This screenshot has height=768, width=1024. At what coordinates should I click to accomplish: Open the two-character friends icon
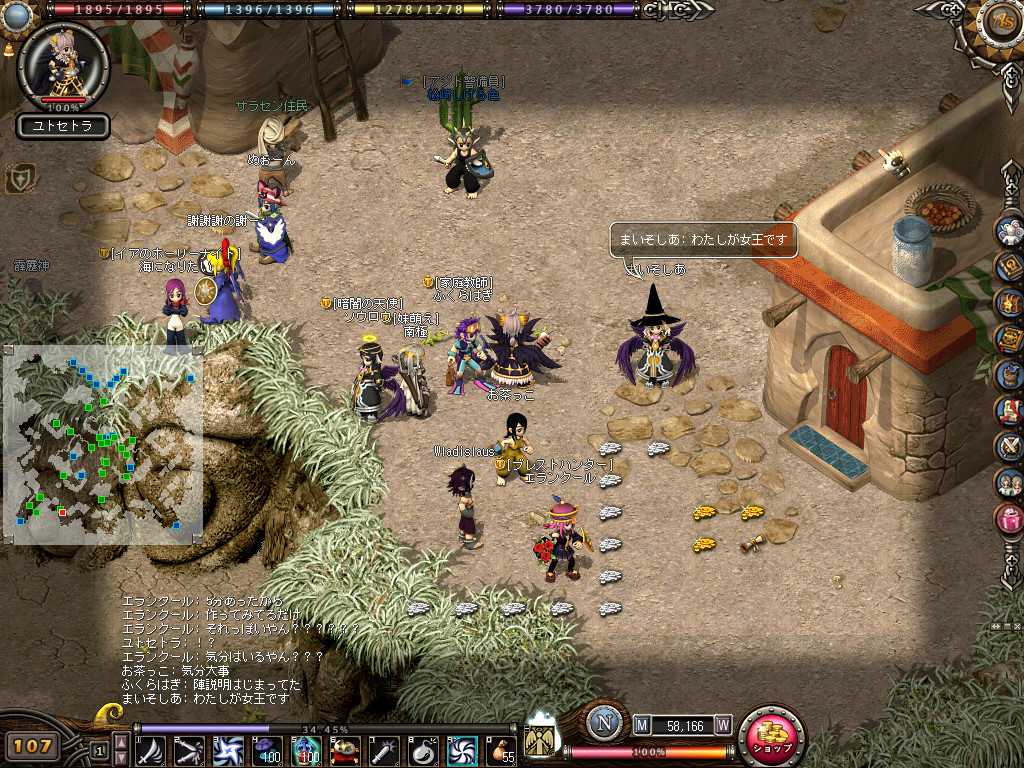(1010, 482)
